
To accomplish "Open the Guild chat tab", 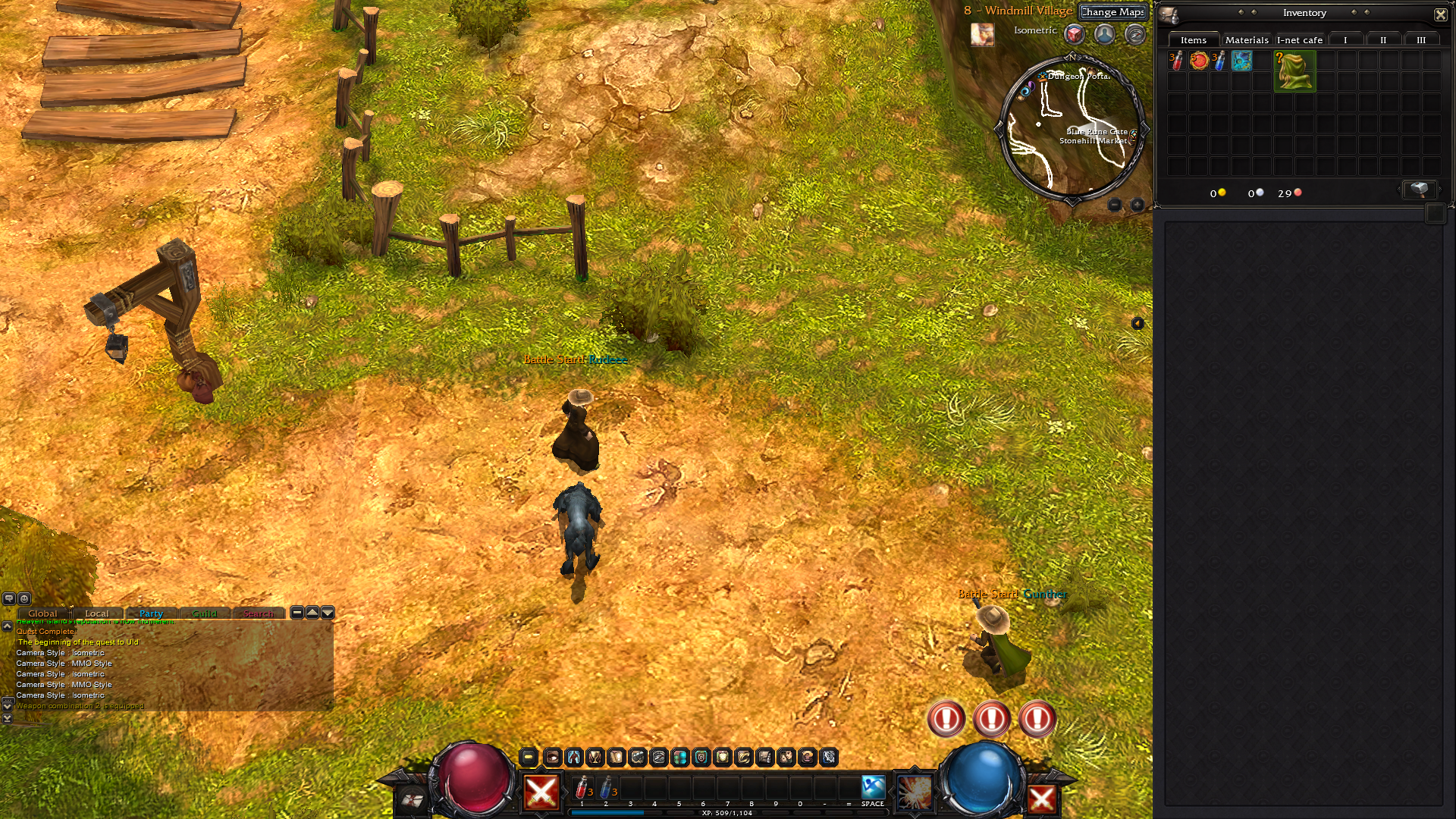I will click(x=204, y=613).
